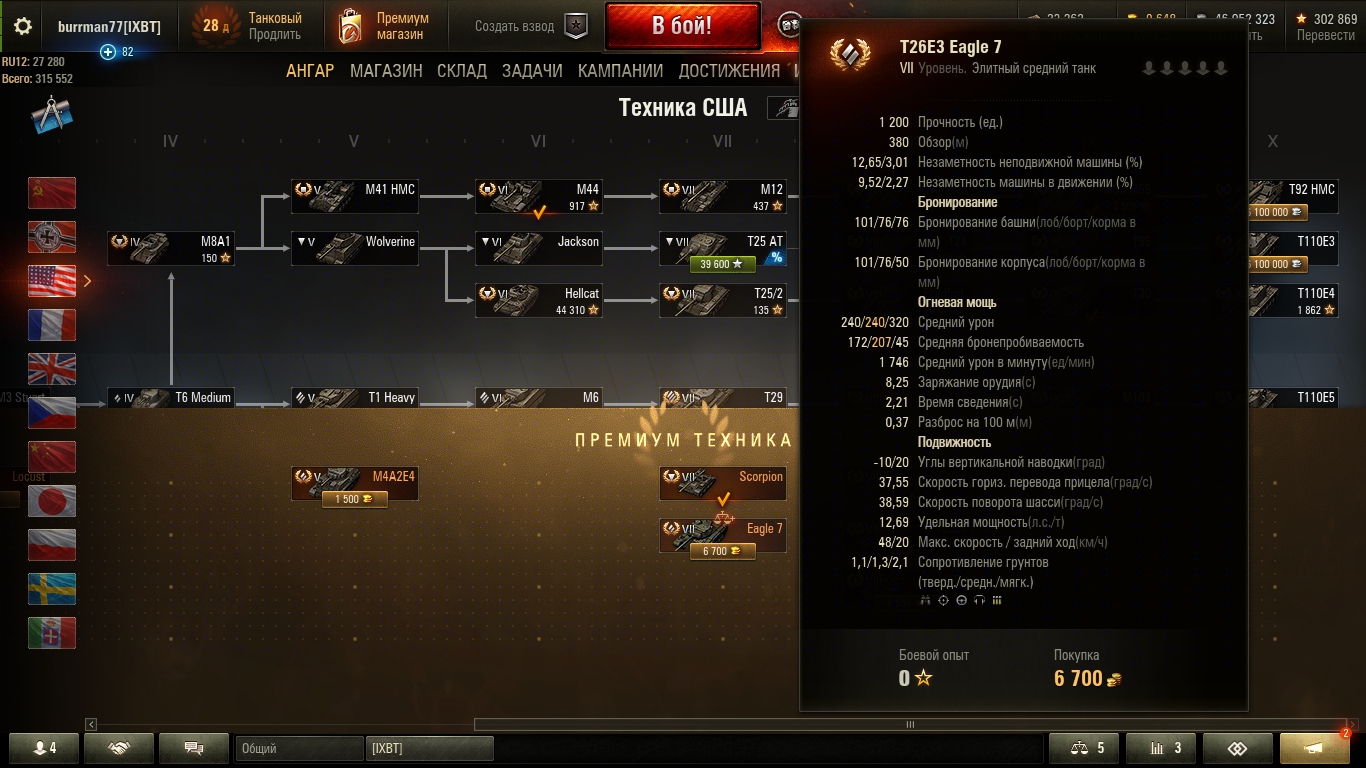Start a battle with the red В бой! button
This screenshot has width=1366, height=768.
tap(682, 26)
